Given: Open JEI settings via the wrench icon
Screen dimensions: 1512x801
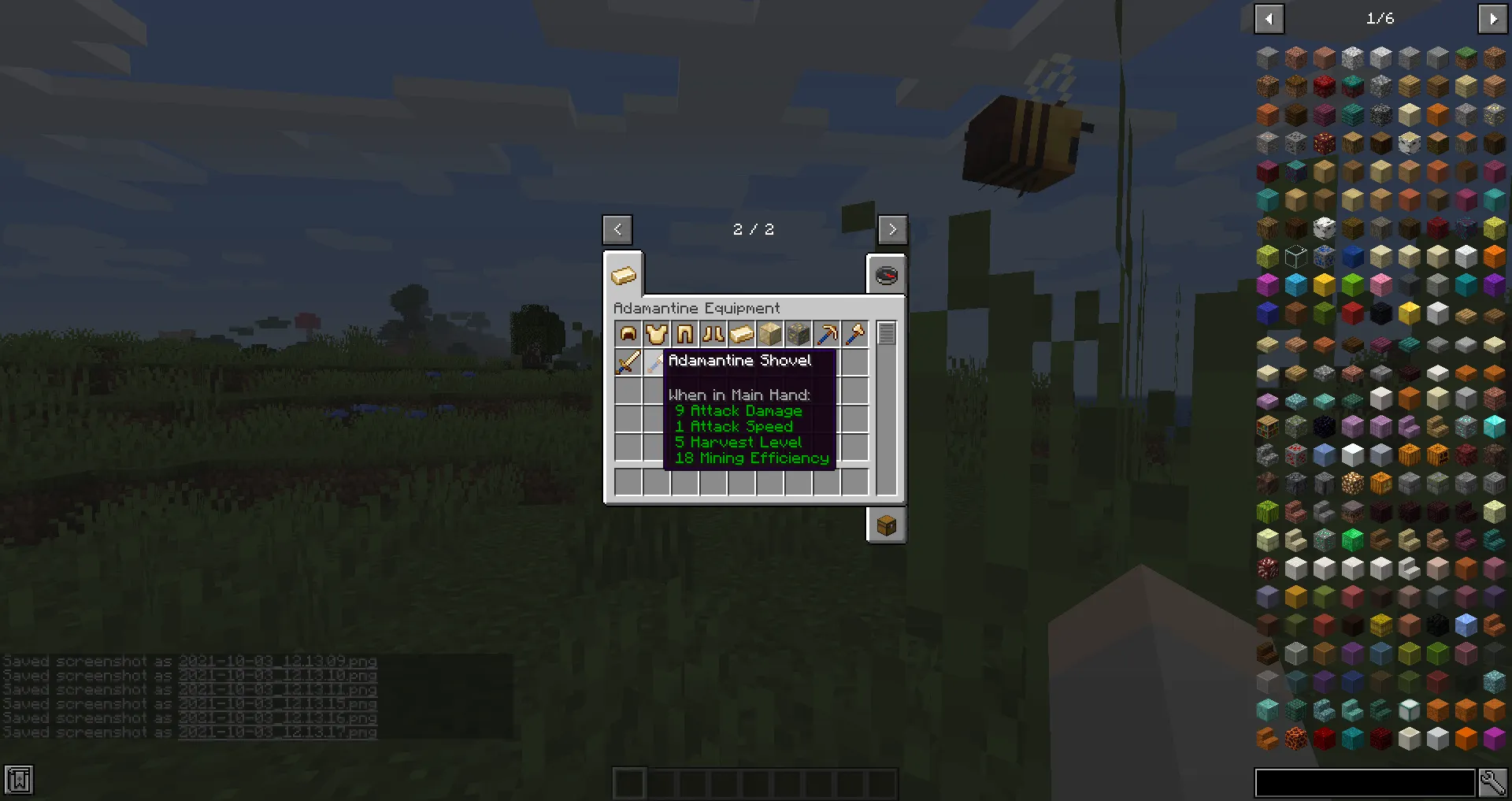Looking at the screenshot, I should click(1494, 781).
